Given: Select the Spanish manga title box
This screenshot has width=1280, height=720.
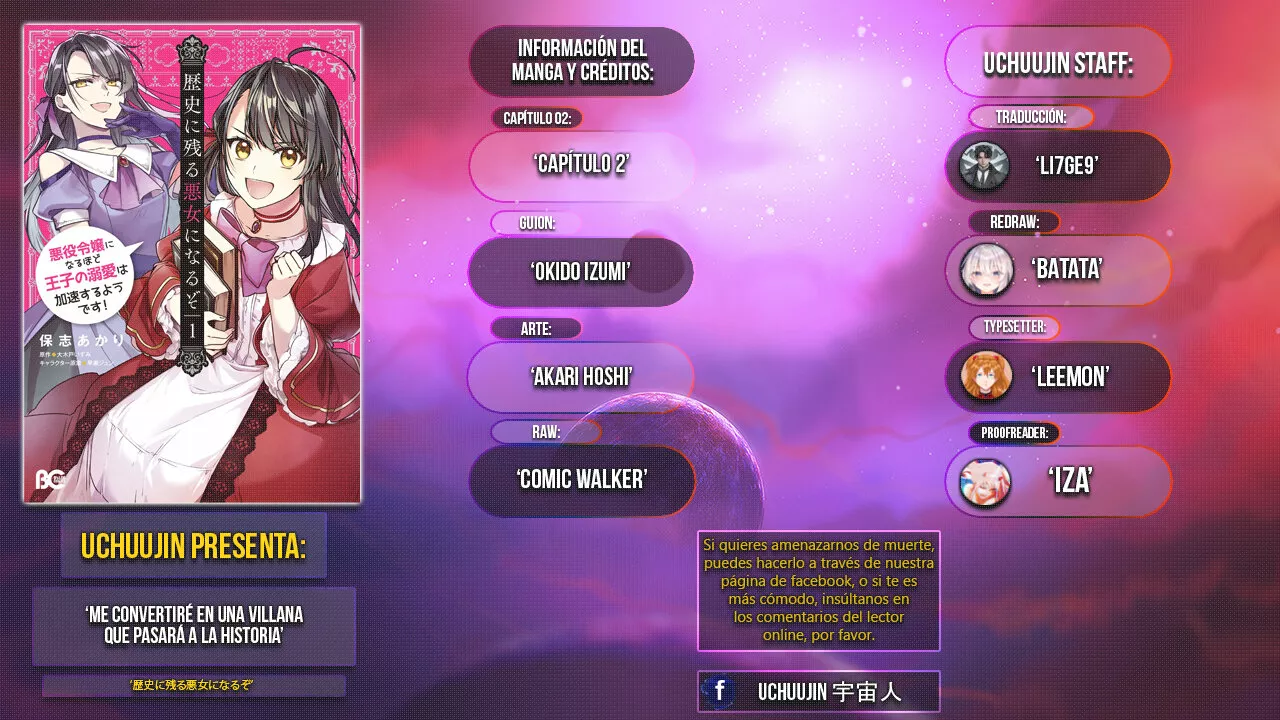Looking at the screenshot, I should 194,626.
